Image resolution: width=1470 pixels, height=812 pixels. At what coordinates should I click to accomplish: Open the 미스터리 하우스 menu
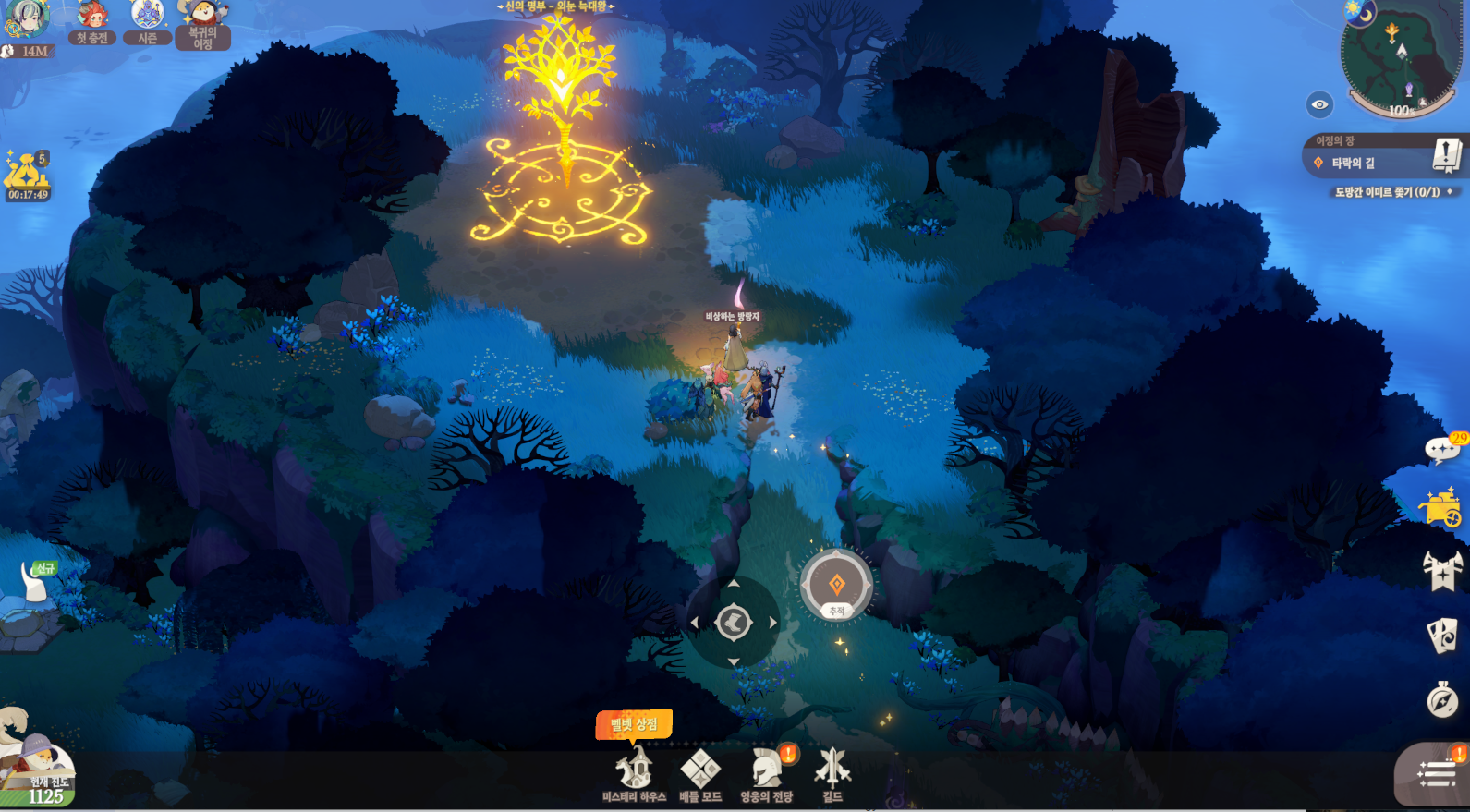(634, 772)
